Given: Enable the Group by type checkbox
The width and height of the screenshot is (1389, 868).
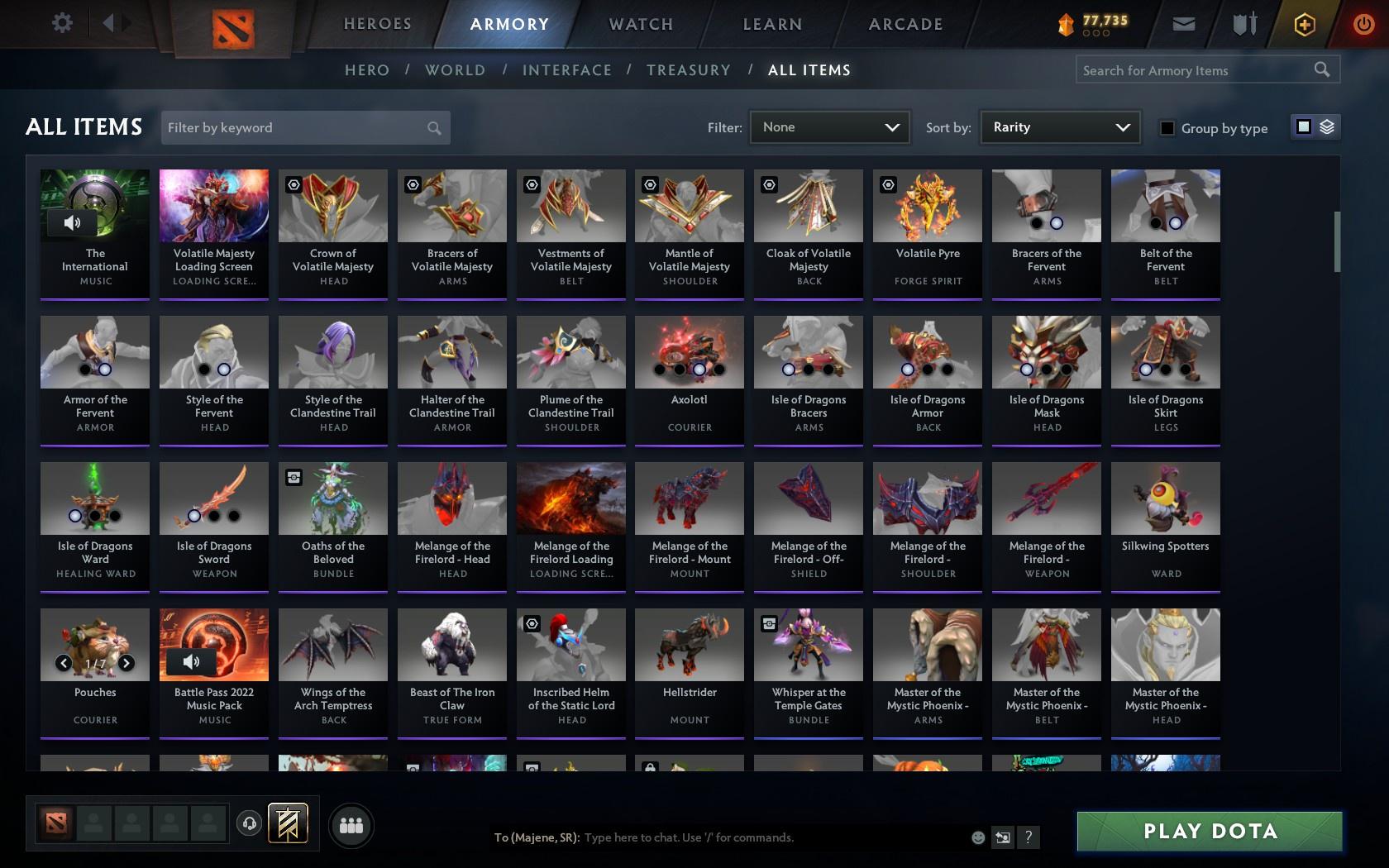Looking at the screenshot, I should [1166, 128].
